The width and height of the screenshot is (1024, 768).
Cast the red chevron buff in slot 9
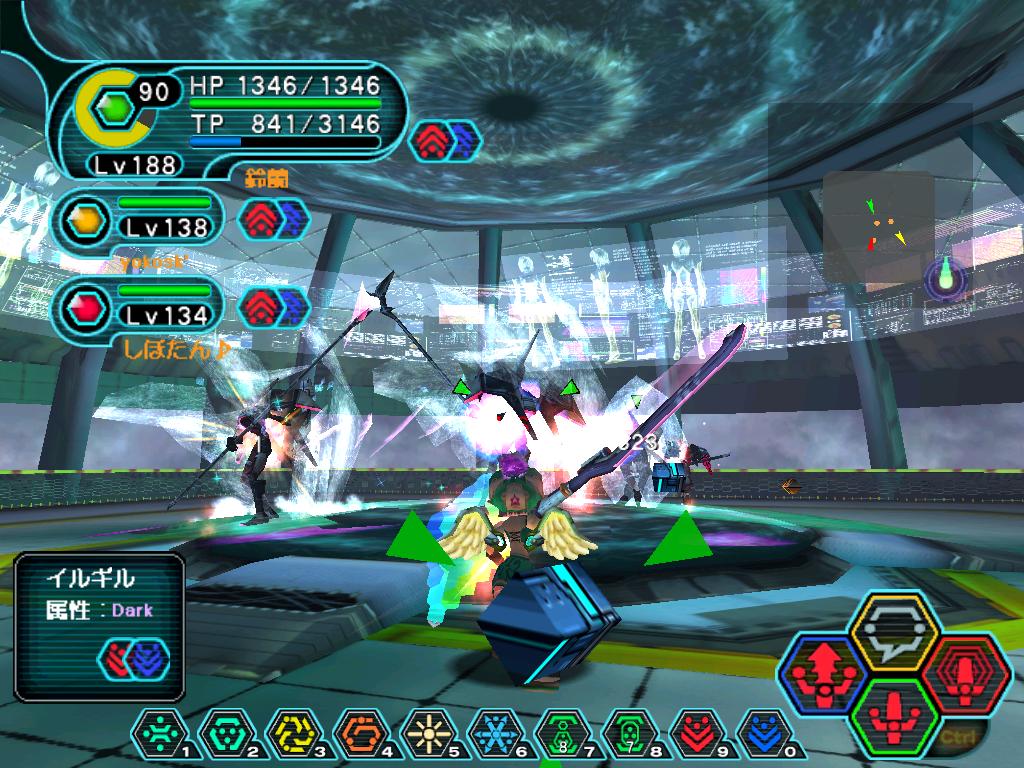point(699,732)
